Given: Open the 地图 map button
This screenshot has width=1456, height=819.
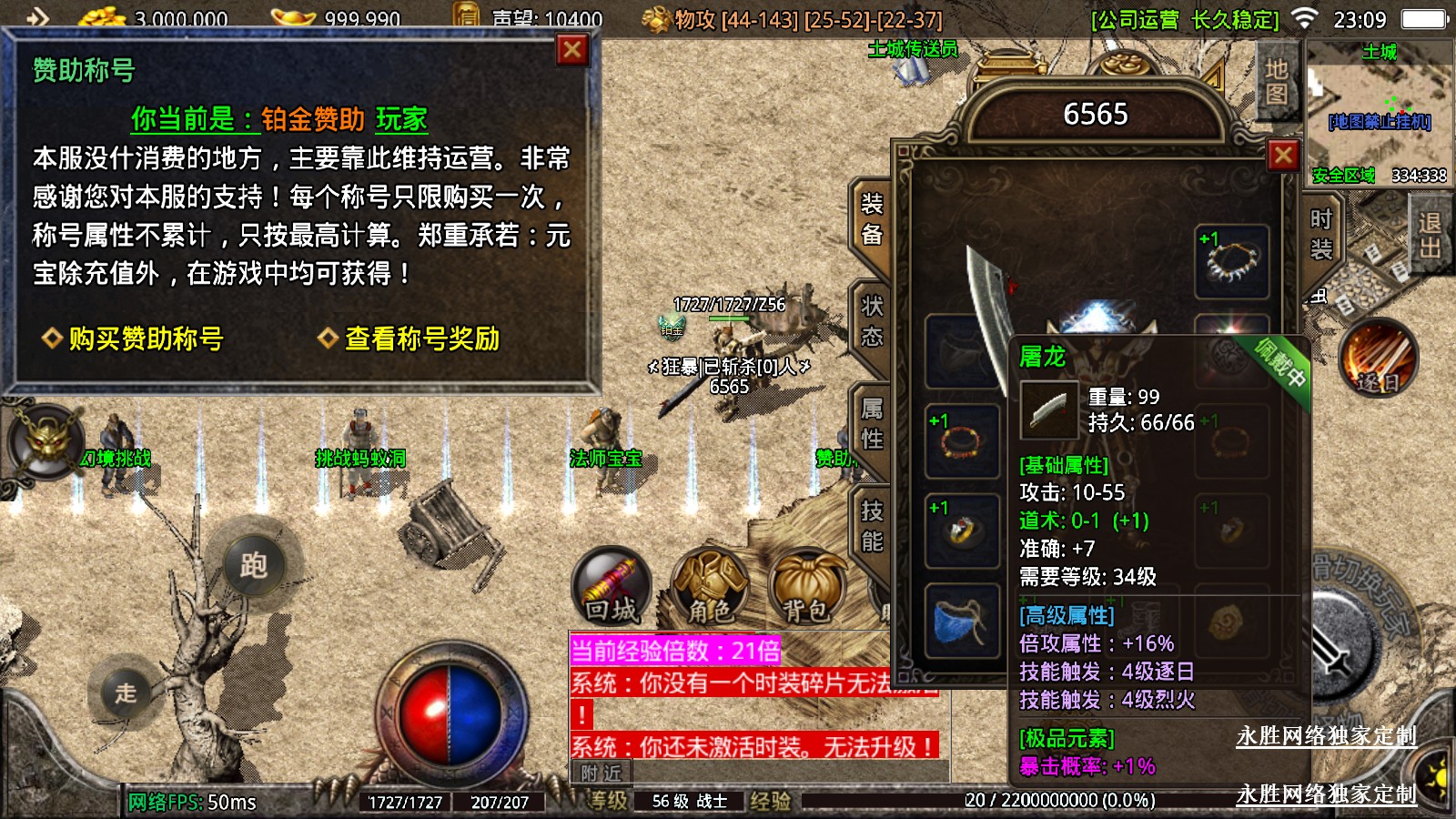Looking at the screenshot, I should (1276, 82).
